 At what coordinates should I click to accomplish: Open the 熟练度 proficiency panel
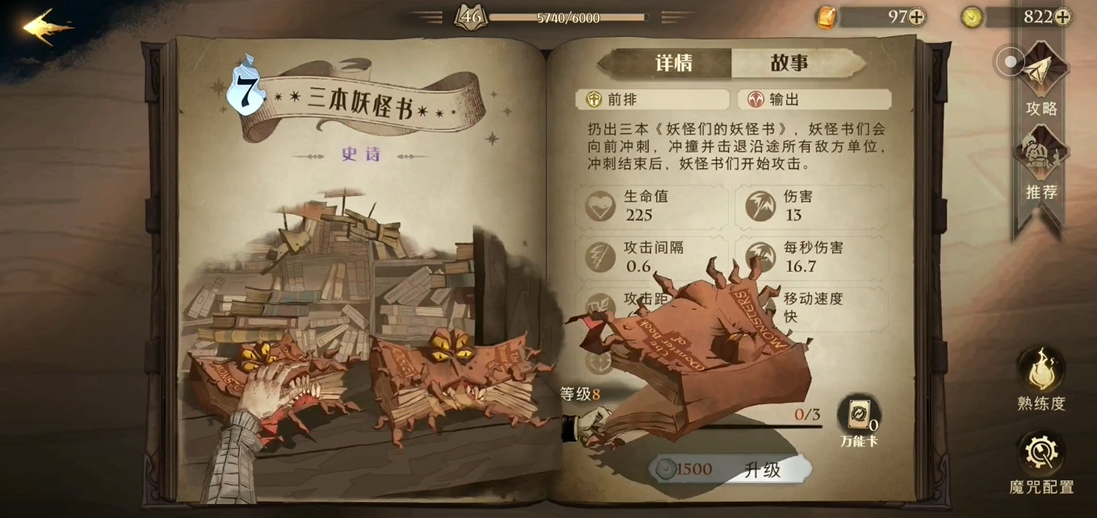[x=1041, y=378]
